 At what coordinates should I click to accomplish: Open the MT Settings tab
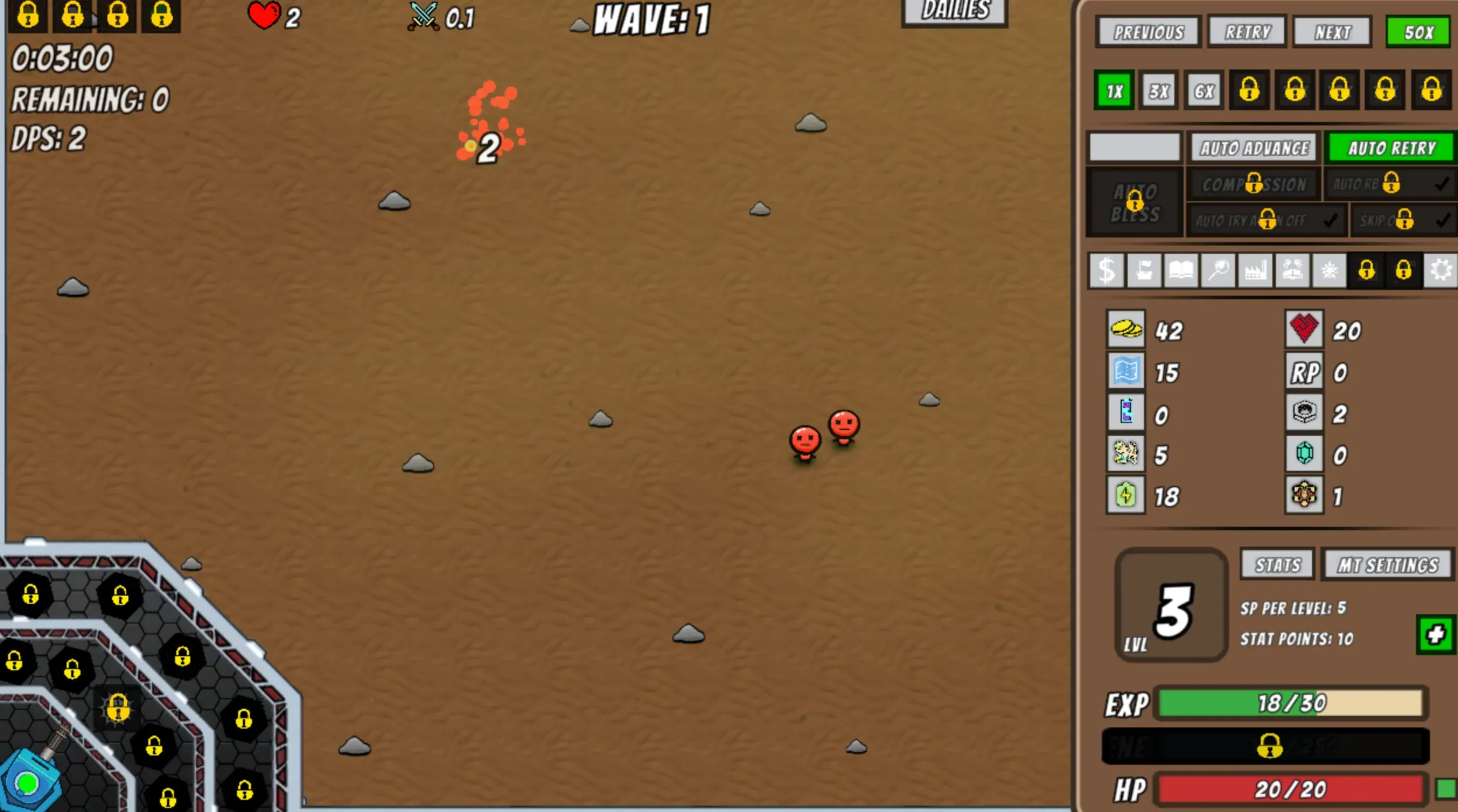pos(1387,563)
